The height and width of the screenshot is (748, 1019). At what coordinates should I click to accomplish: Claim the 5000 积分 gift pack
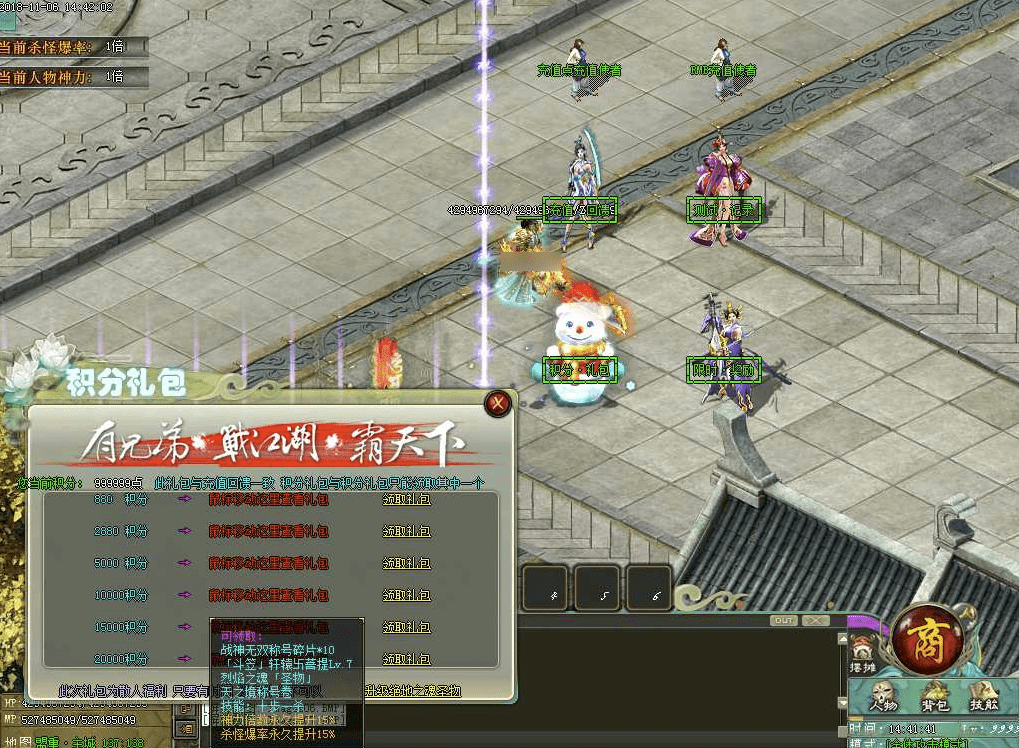click(x=407, y=563)
